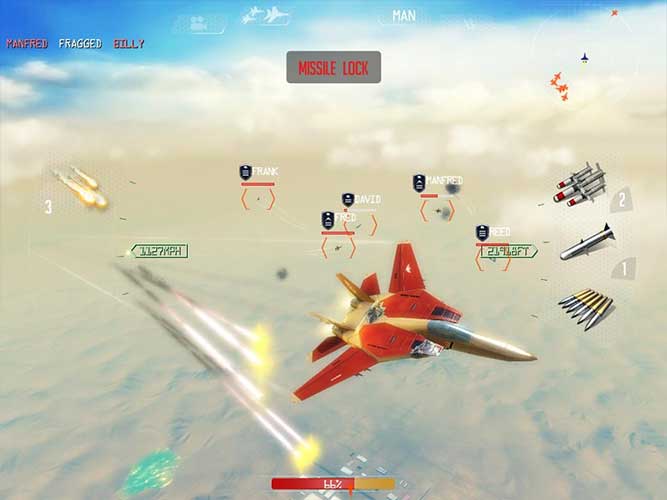The image size is (667, 500).
Task: Click the circular radar display
Action: coord(583,62)
